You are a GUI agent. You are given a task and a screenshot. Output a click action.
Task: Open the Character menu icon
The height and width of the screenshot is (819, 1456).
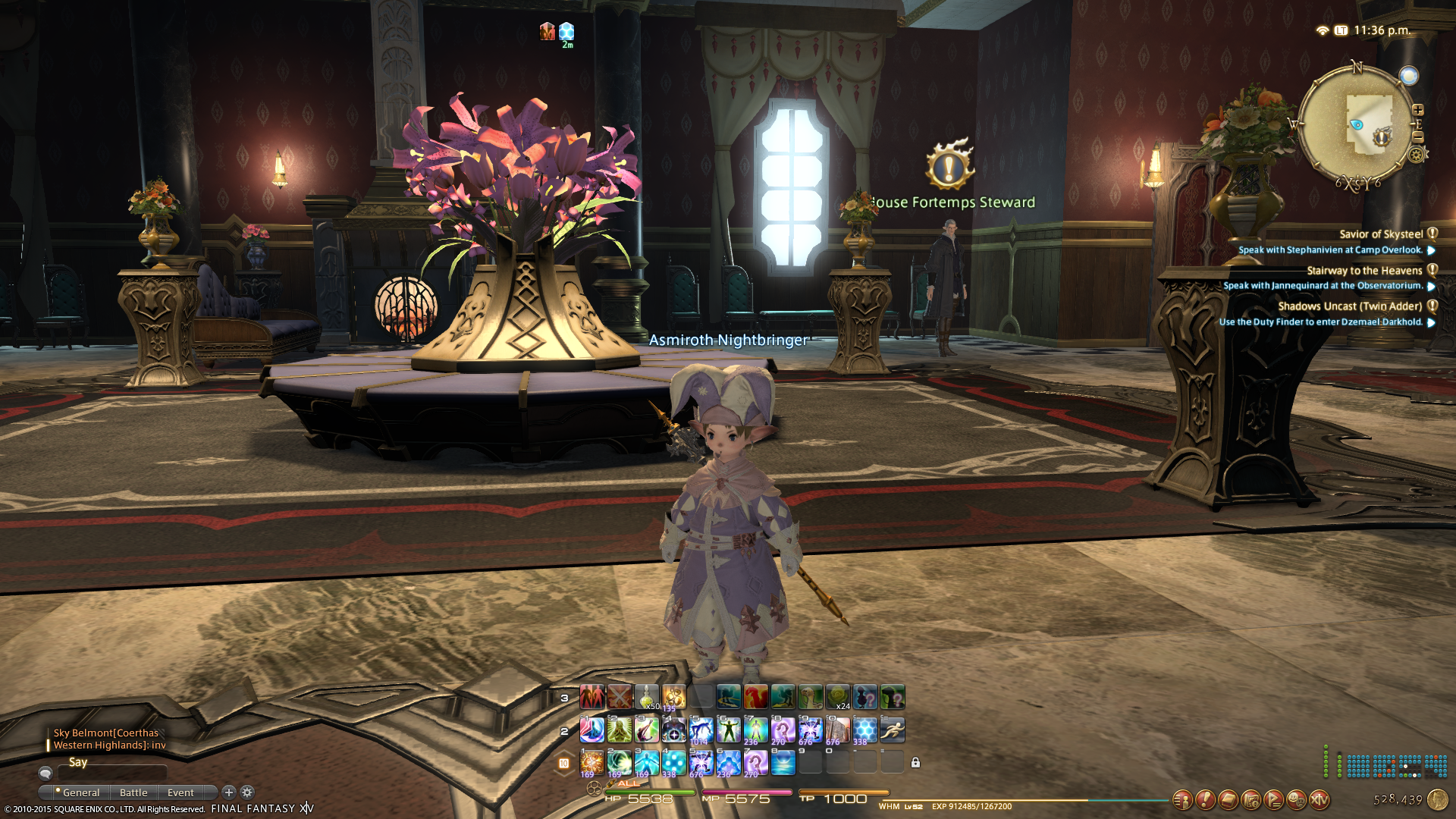pyautogui.click(x=1182, y=799)
